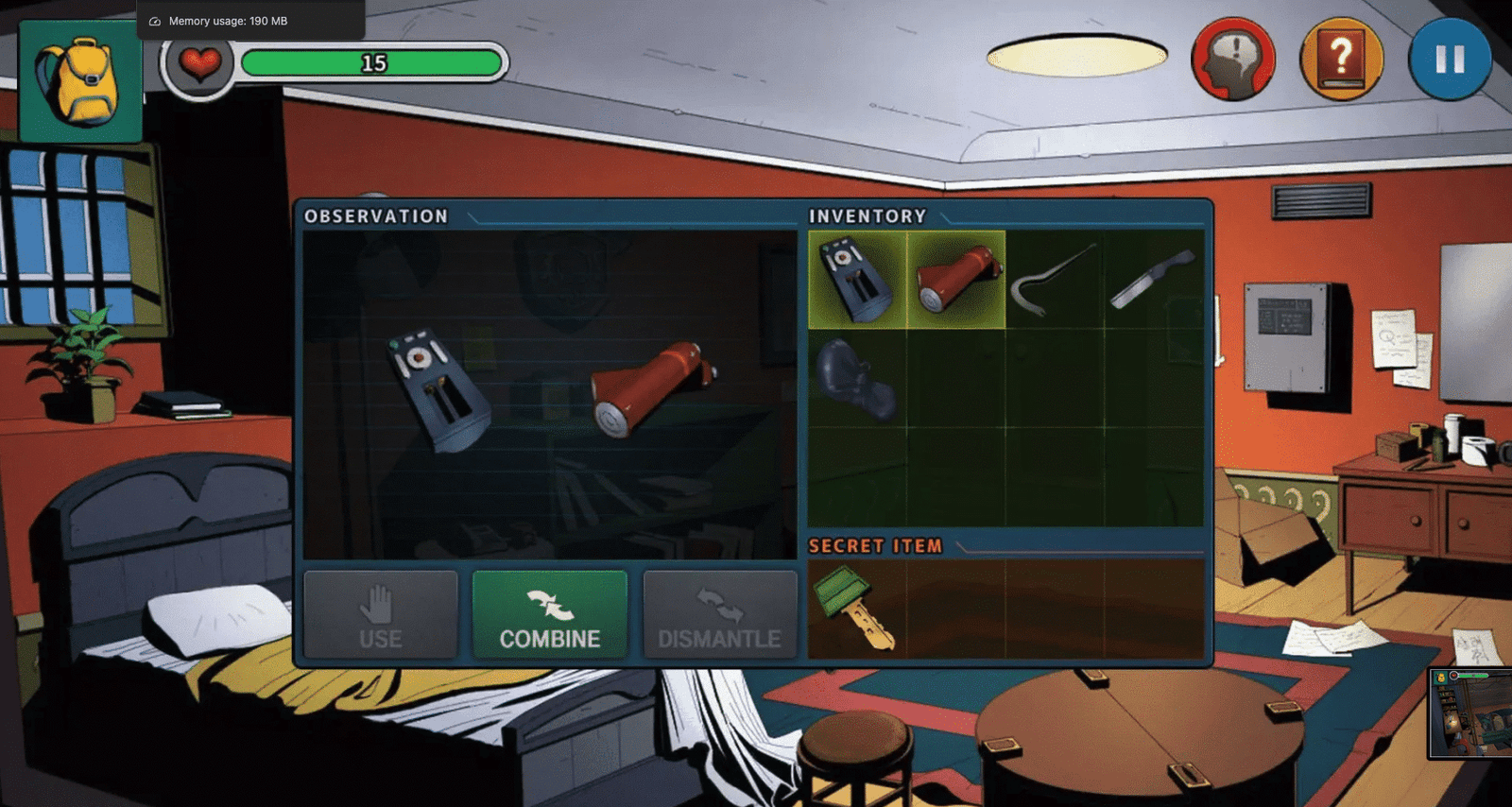Click the green progress bar showing 15
1512x807 pixels.
tap(372, 64)
